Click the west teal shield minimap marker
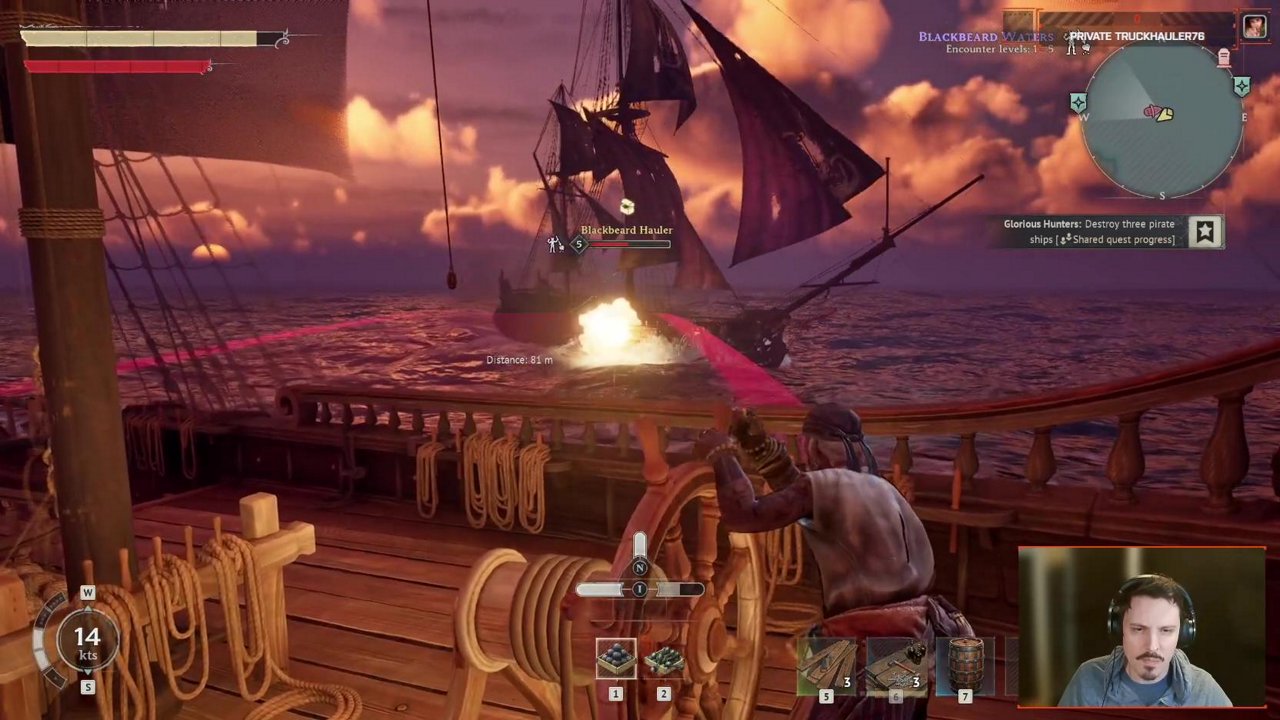1280x720 pixels. 1078,102
